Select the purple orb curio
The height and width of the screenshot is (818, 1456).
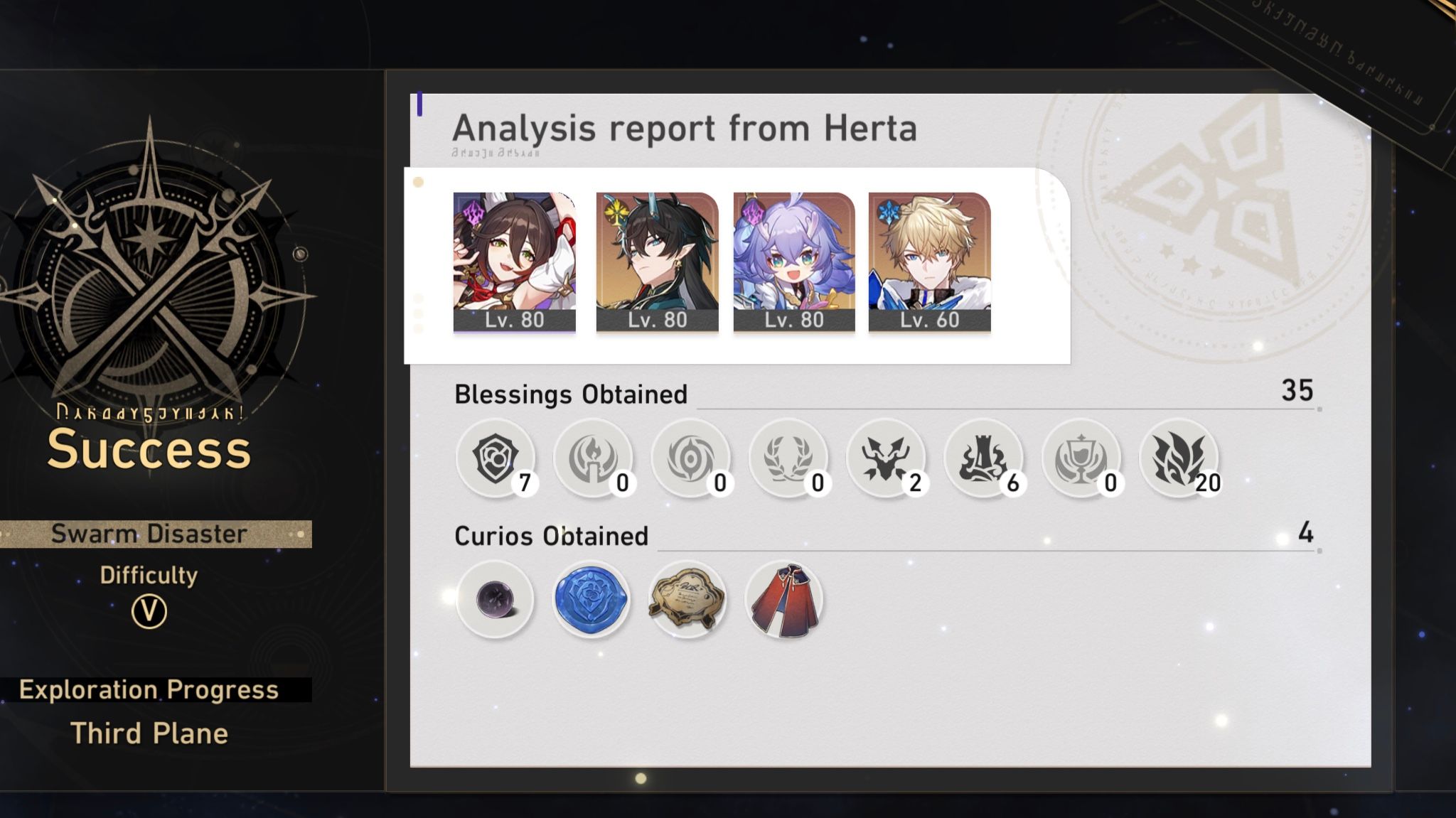(x=496, y=599)
